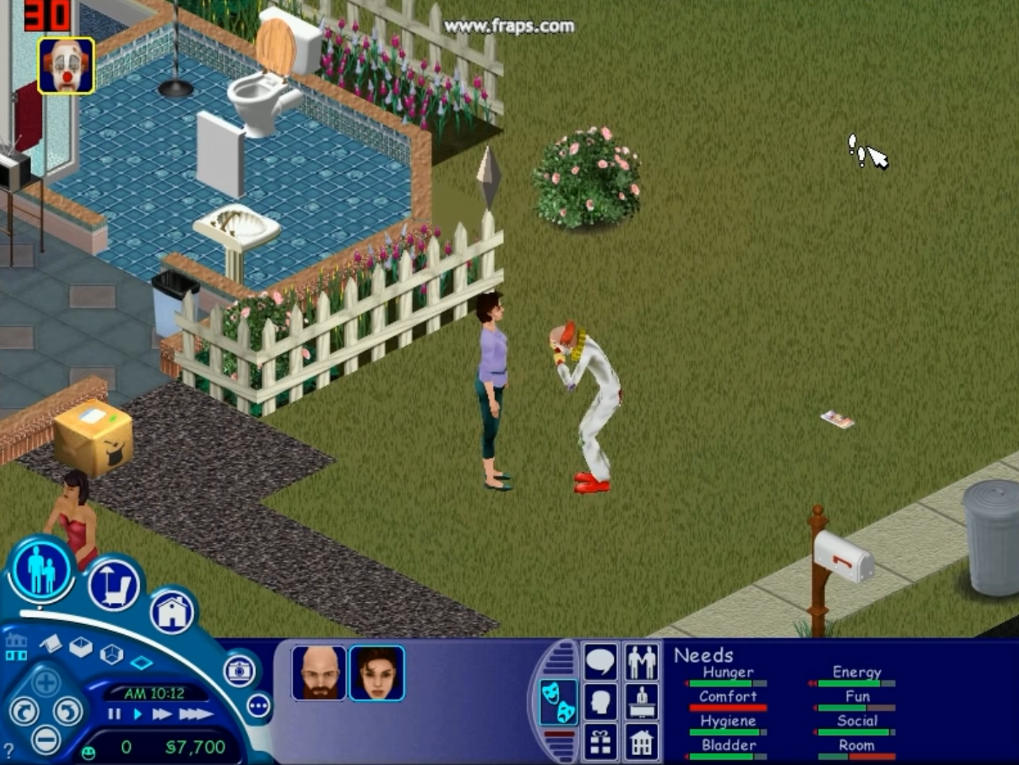1019x765 pixels.
Task: Select the bald bearded Sim portrait
Action: point(320,673)
